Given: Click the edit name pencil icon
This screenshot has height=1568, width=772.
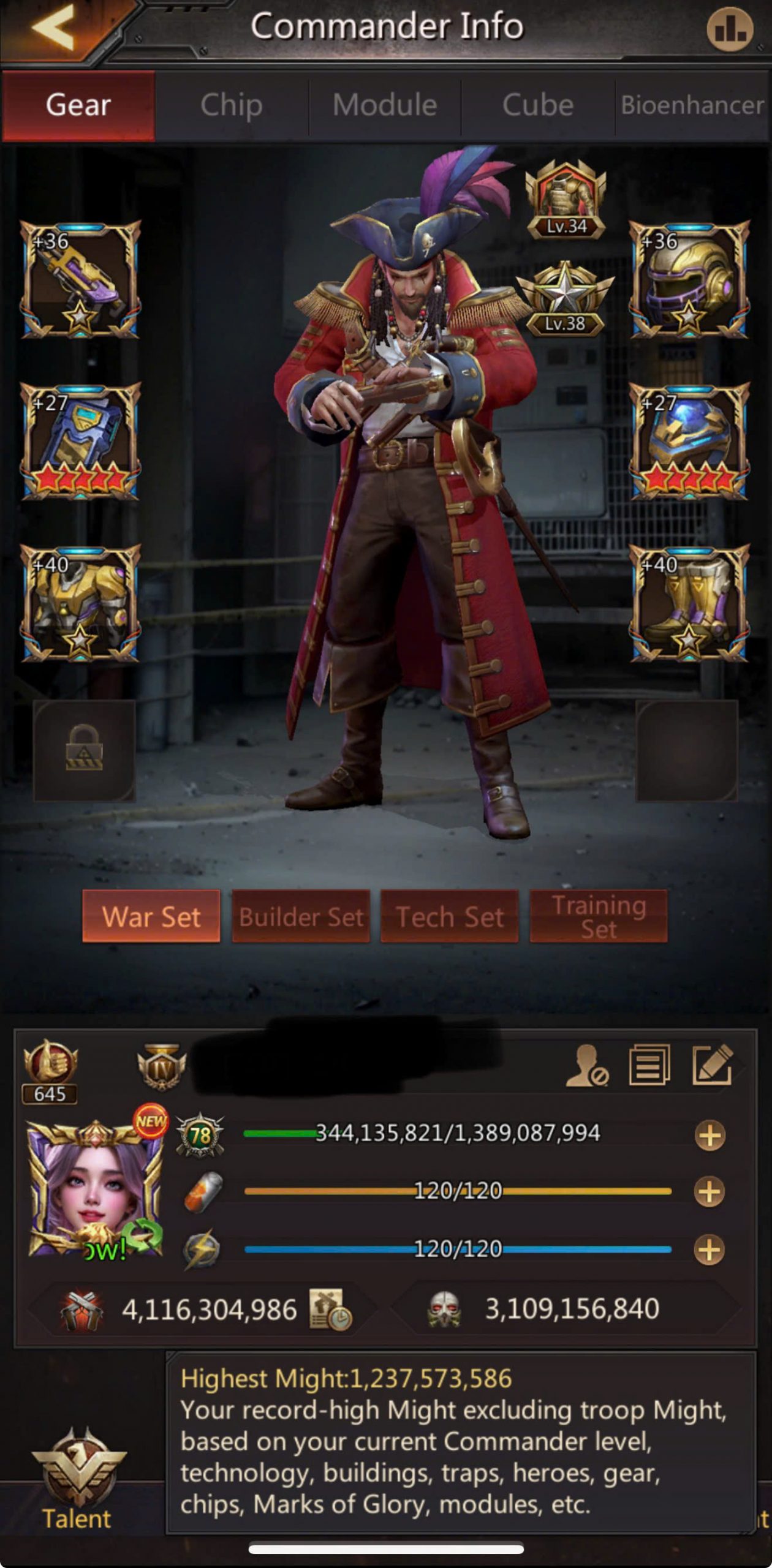Looking at the screenshot, I should 712,1066.
